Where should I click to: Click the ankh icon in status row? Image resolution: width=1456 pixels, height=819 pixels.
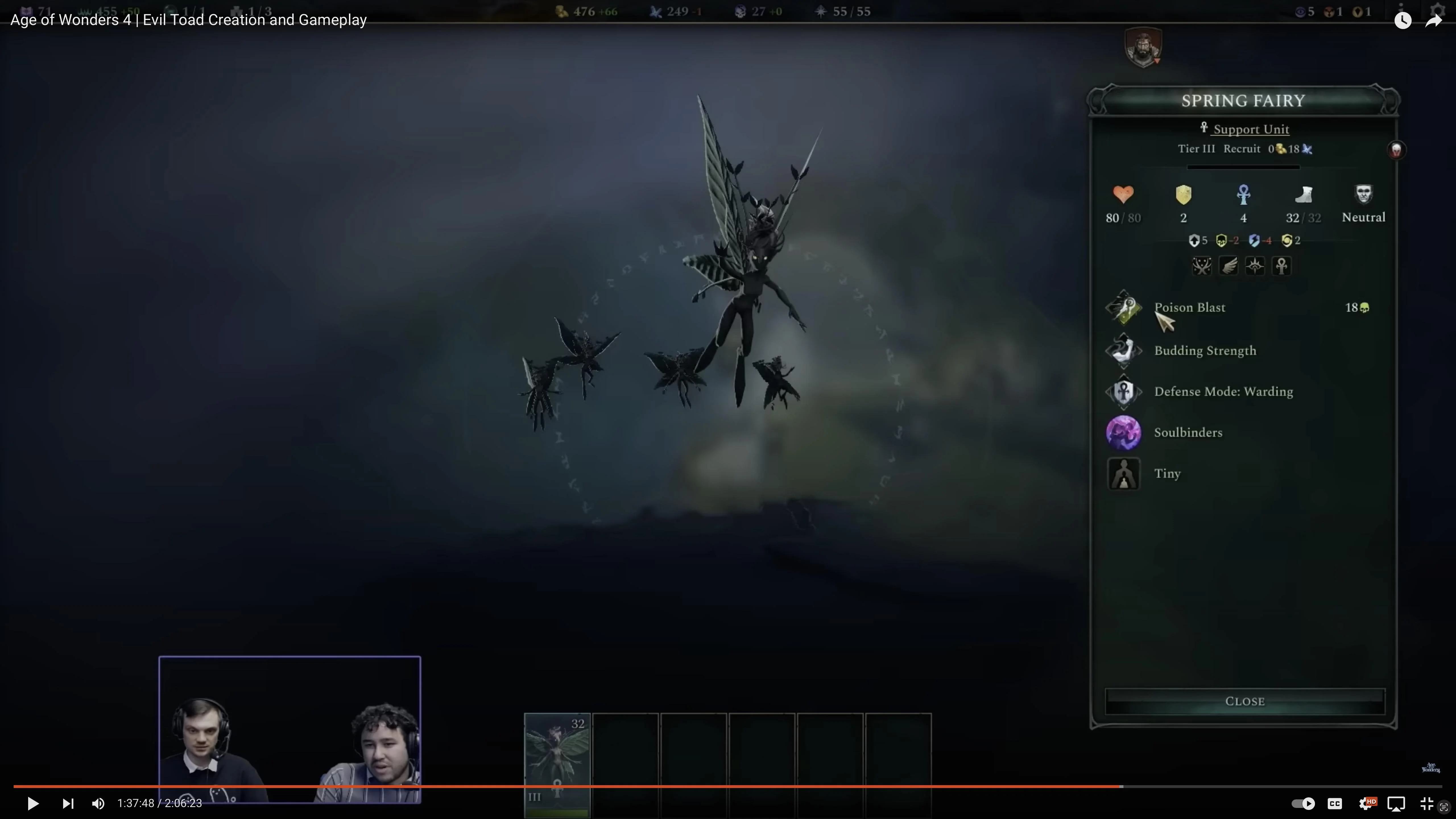coord(1281,266)
